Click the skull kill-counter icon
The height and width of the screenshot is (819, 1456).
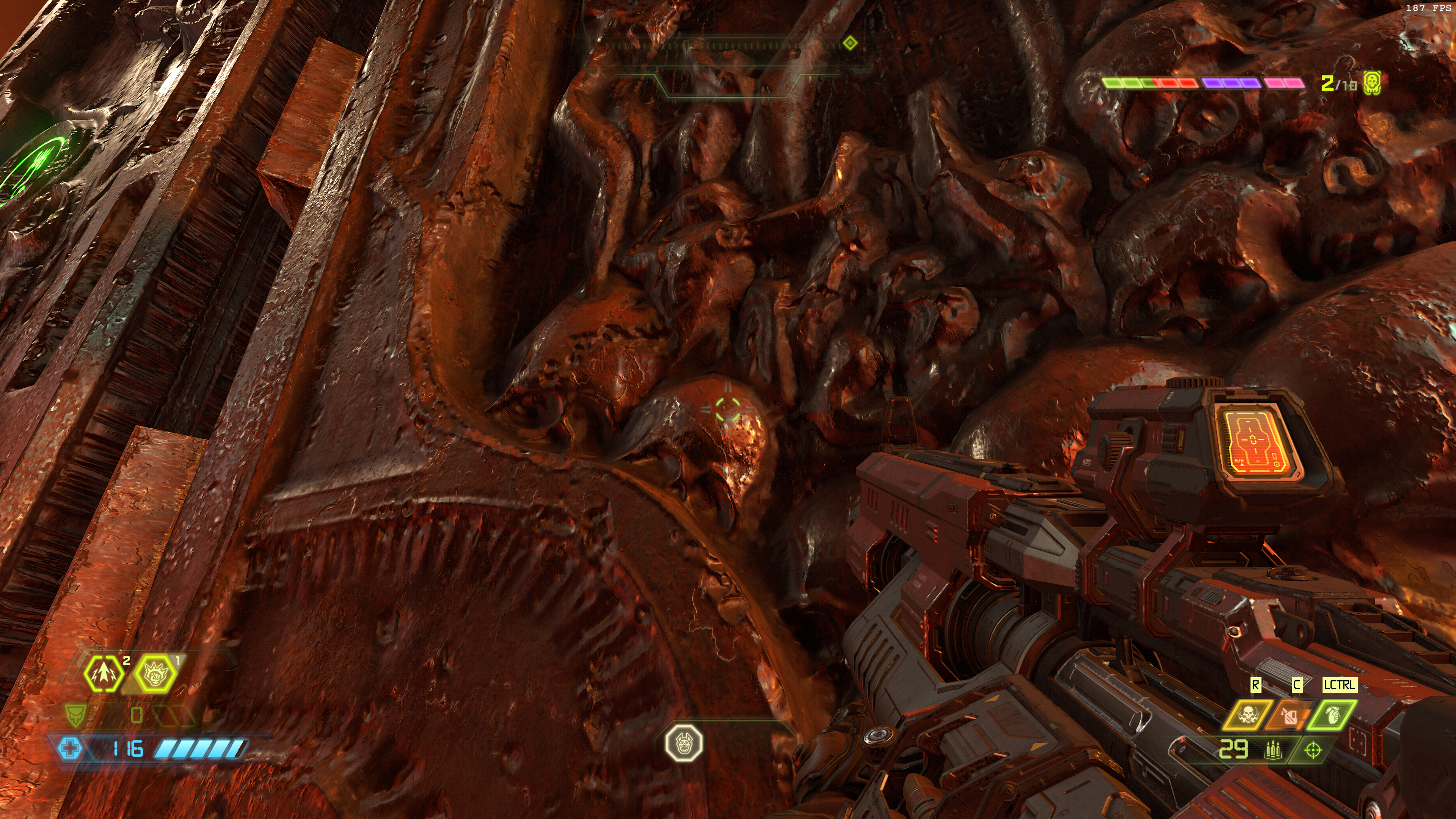tap(1372, 83)
